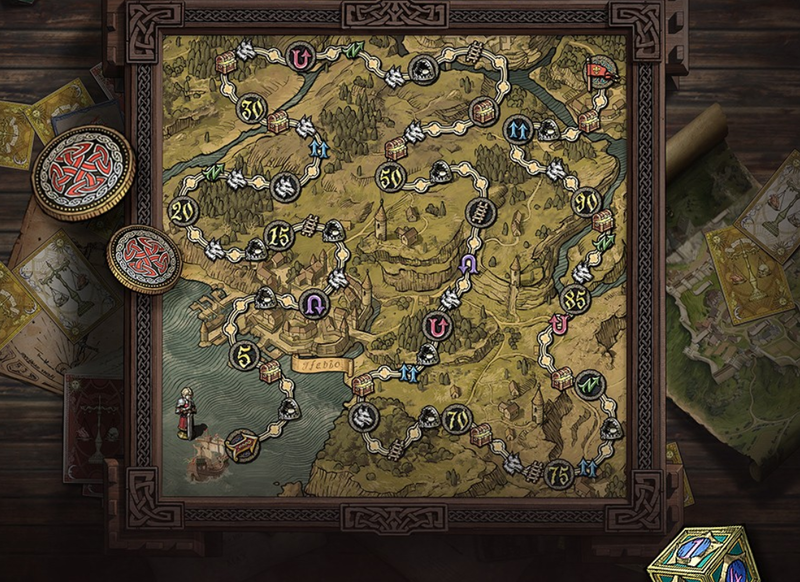Select the board space numbered 15
800x582 pixels.
click(281, 237)
